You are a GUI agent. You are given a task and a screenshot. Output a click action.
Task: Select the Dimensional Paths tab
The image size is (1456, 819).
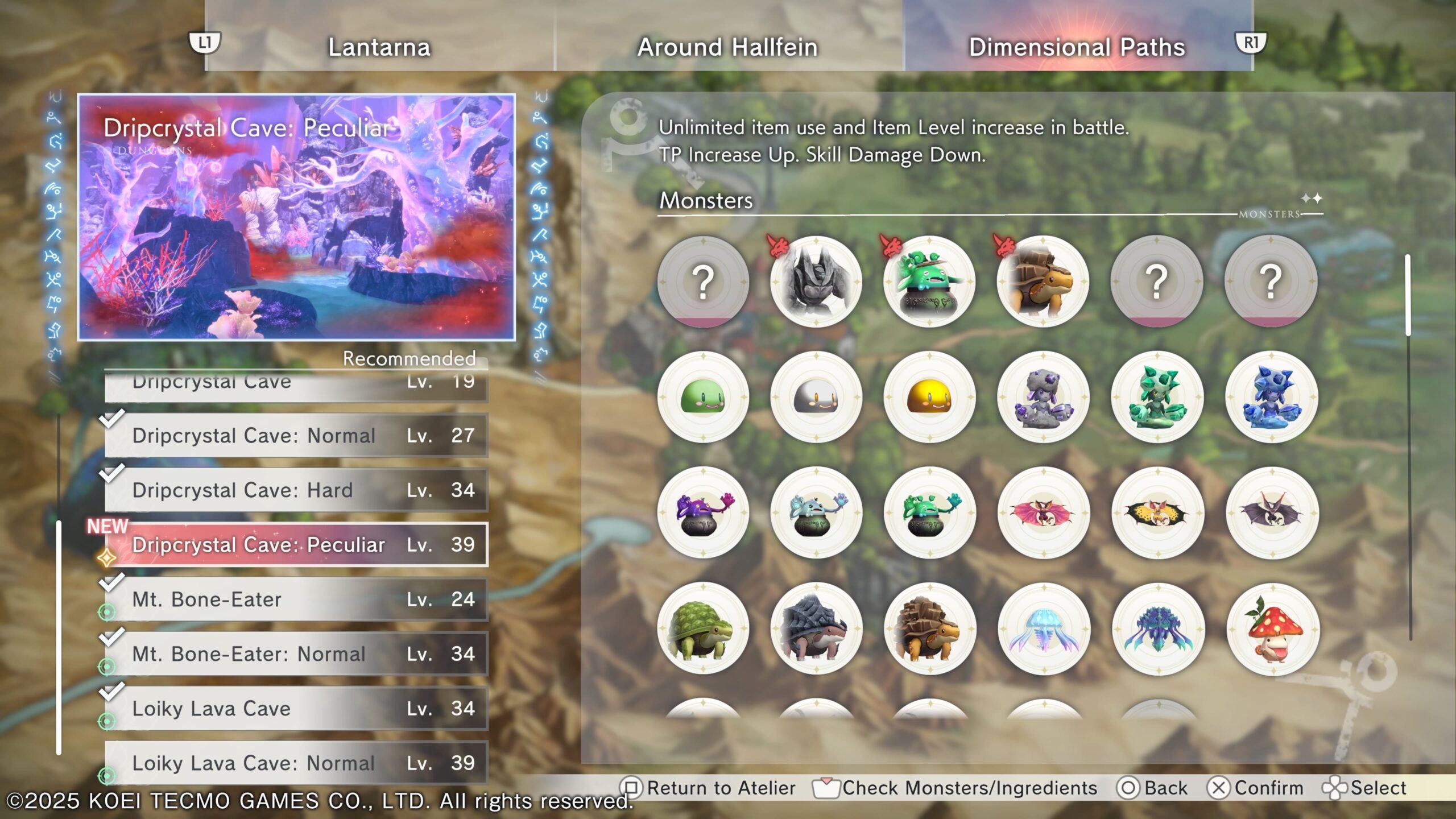click(x=1077, y=47)
